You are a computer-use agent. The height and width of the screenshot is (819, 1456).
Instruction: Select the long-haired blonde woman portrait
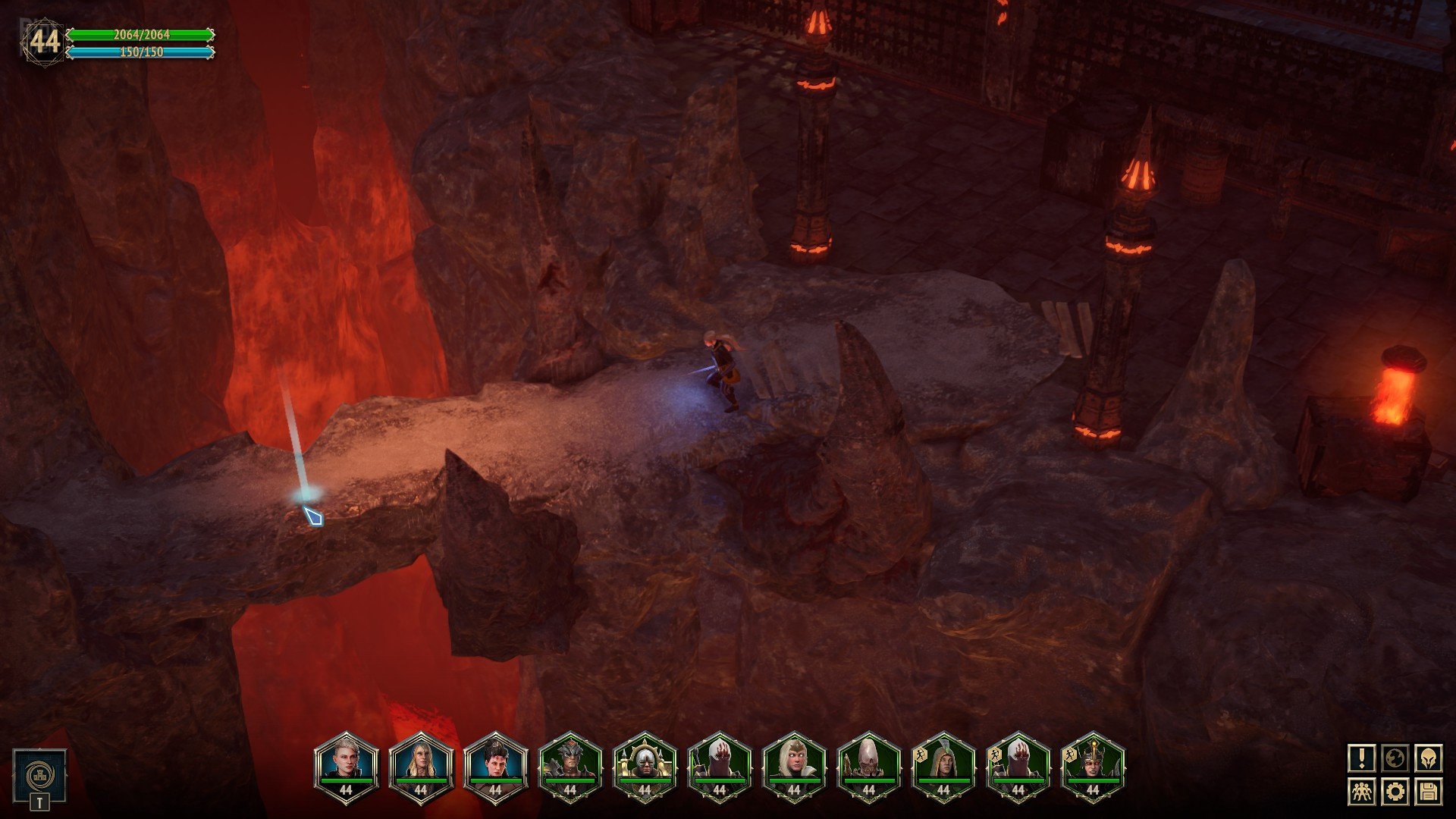tap(421, 765)
